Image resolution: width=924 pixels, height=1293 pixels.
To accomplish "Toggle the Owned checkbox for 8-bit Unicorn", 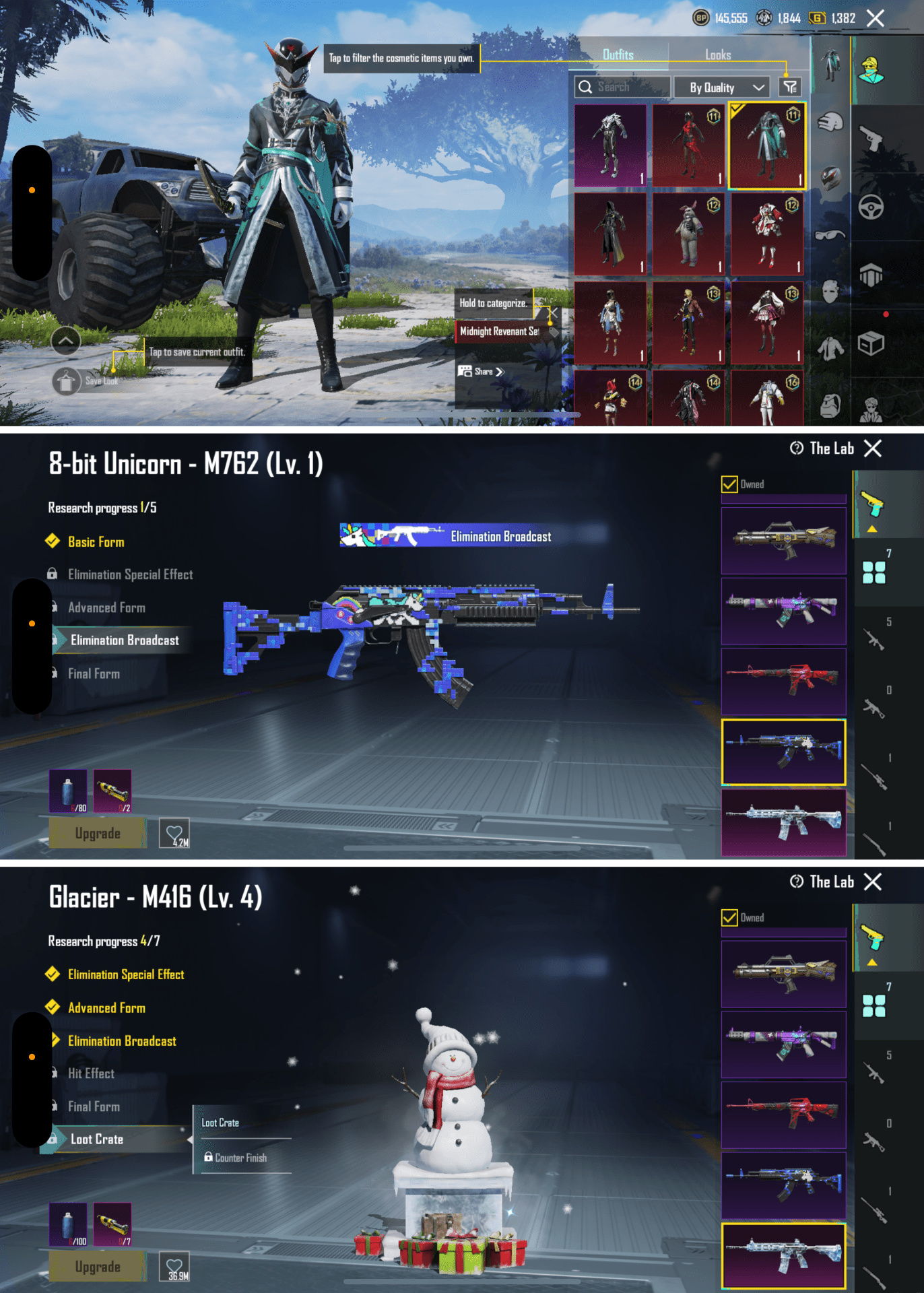I will click(729, 484).
